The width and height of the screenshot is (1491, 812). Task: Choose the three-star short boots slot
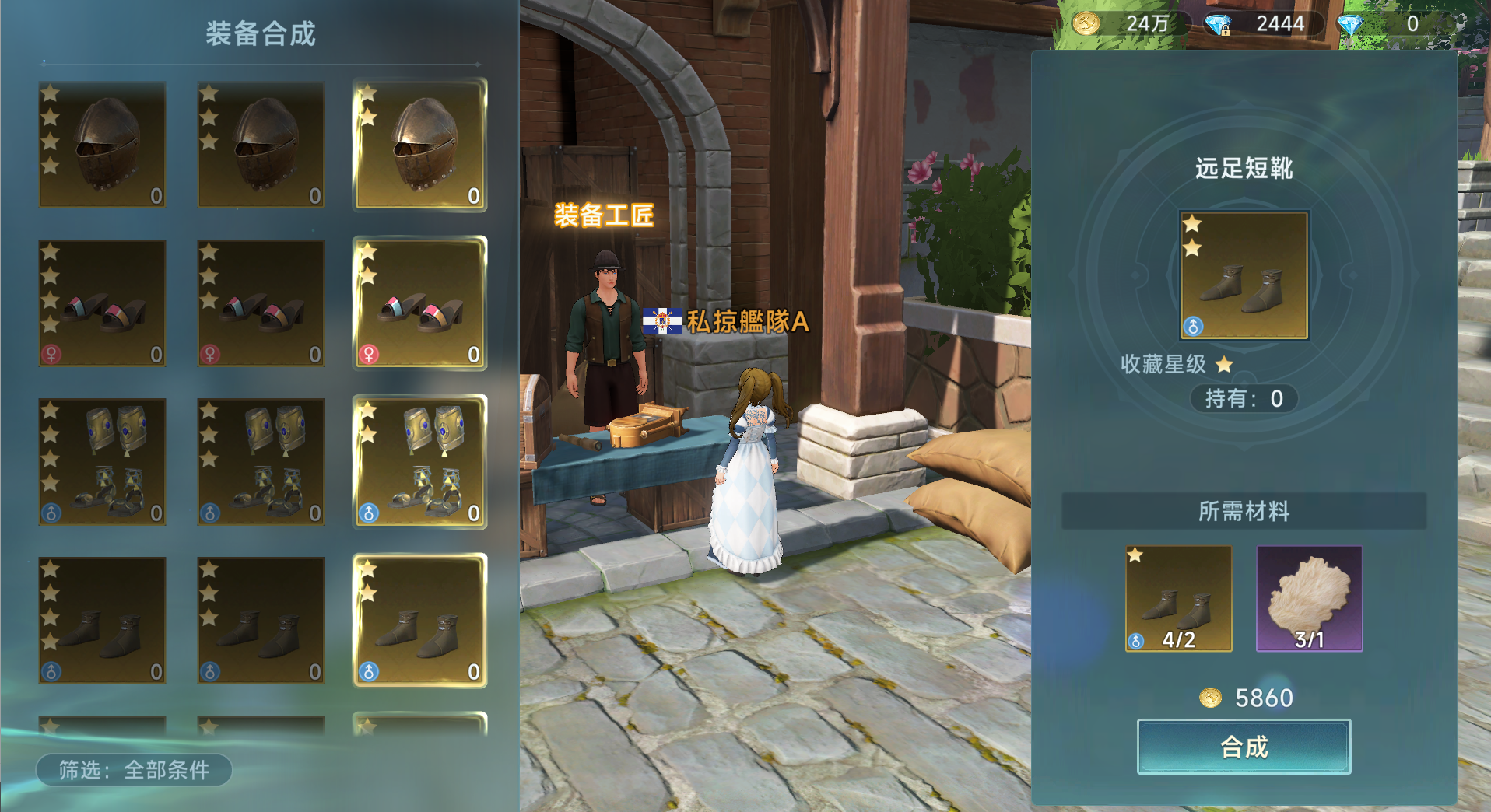click(x=261, y=621)
